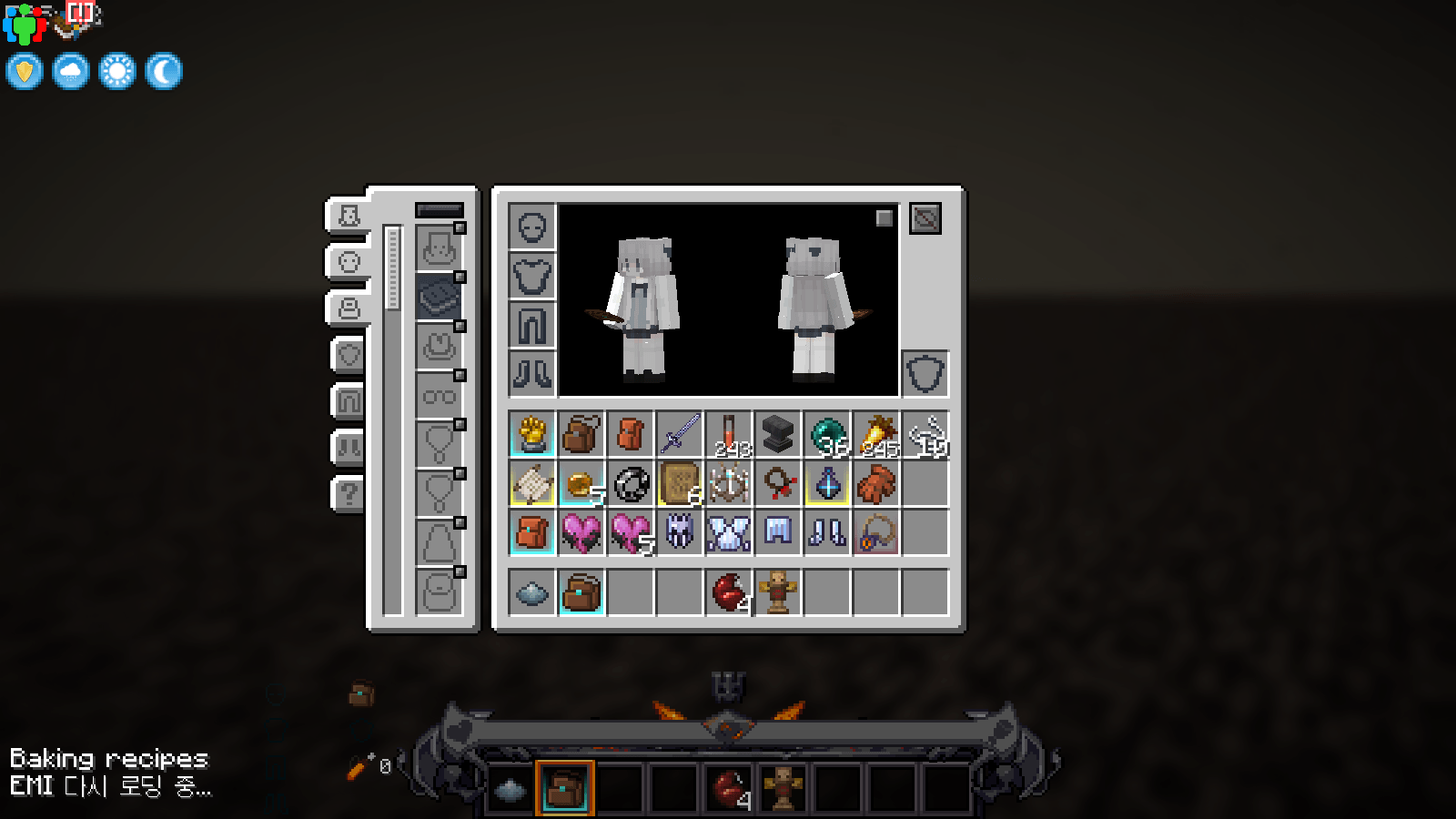
Task: Select the stack of golden carrots
Action: point(876,435)
